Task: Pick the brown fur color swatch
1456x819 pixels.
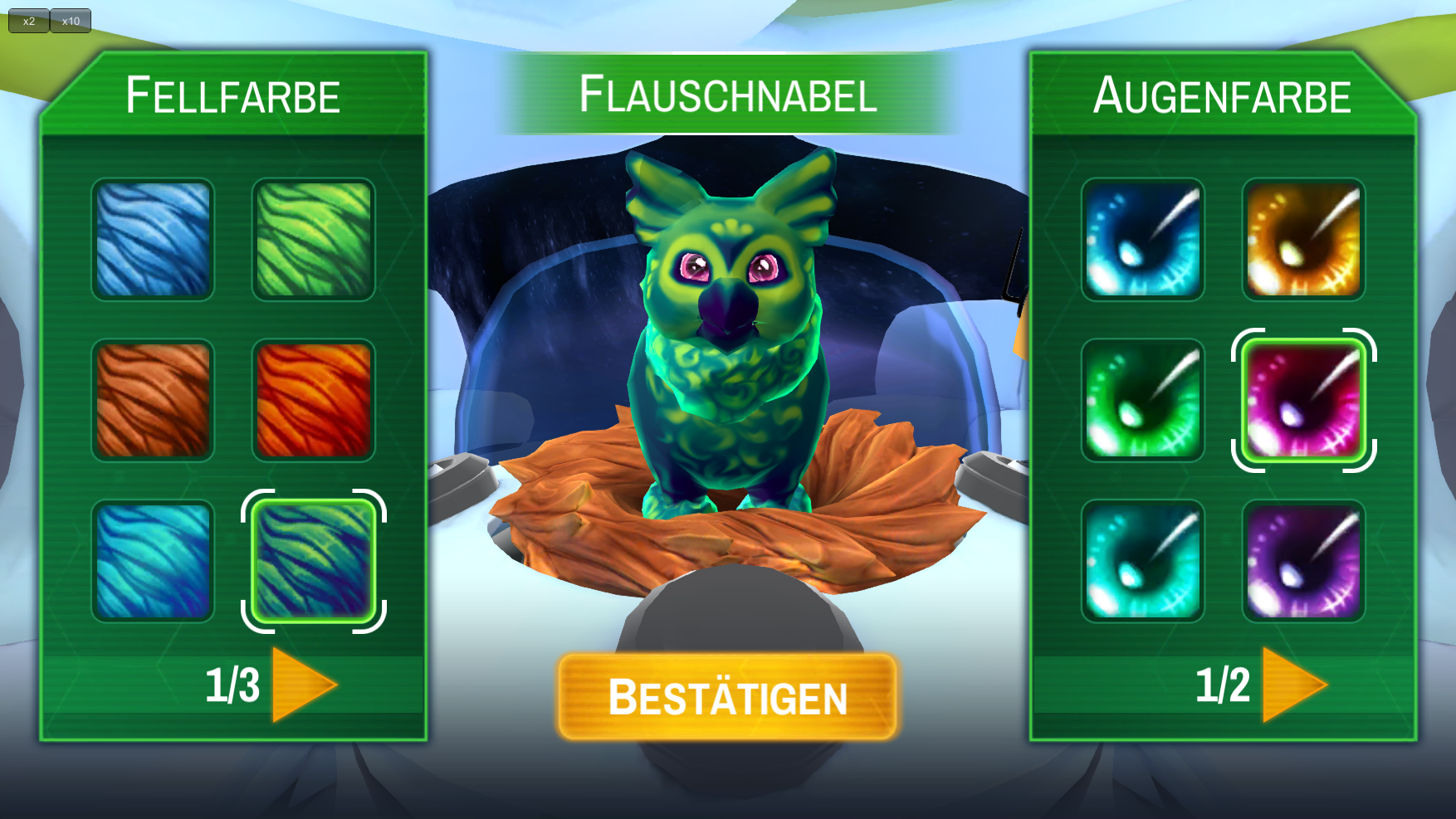Action: coord(153,400)
